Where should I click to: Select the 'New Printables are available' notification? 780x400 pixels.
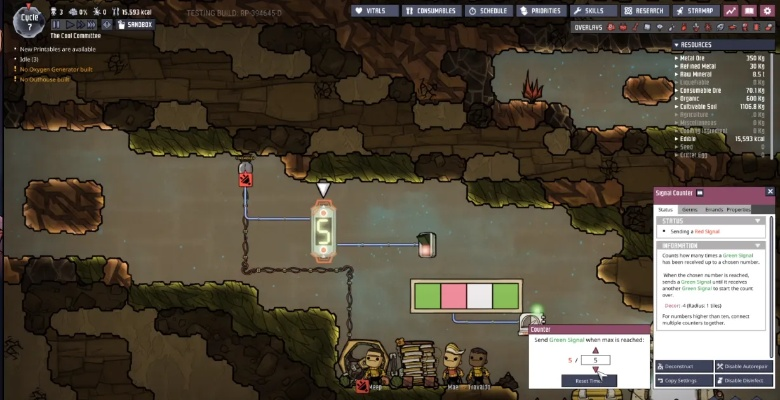pyautogui.click(x=58, y=48)
